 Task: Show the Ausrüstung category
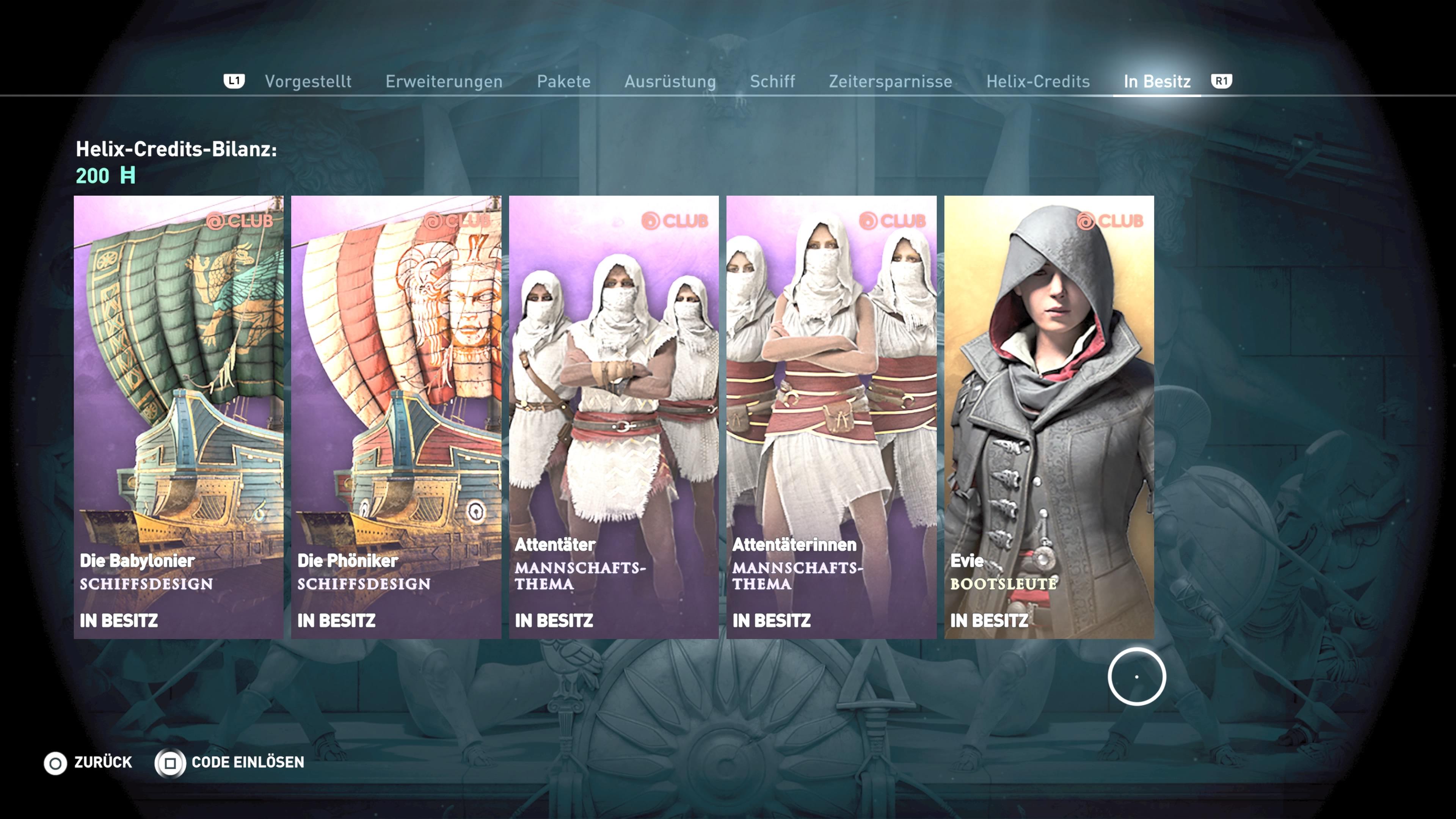(x=670, y=82)
